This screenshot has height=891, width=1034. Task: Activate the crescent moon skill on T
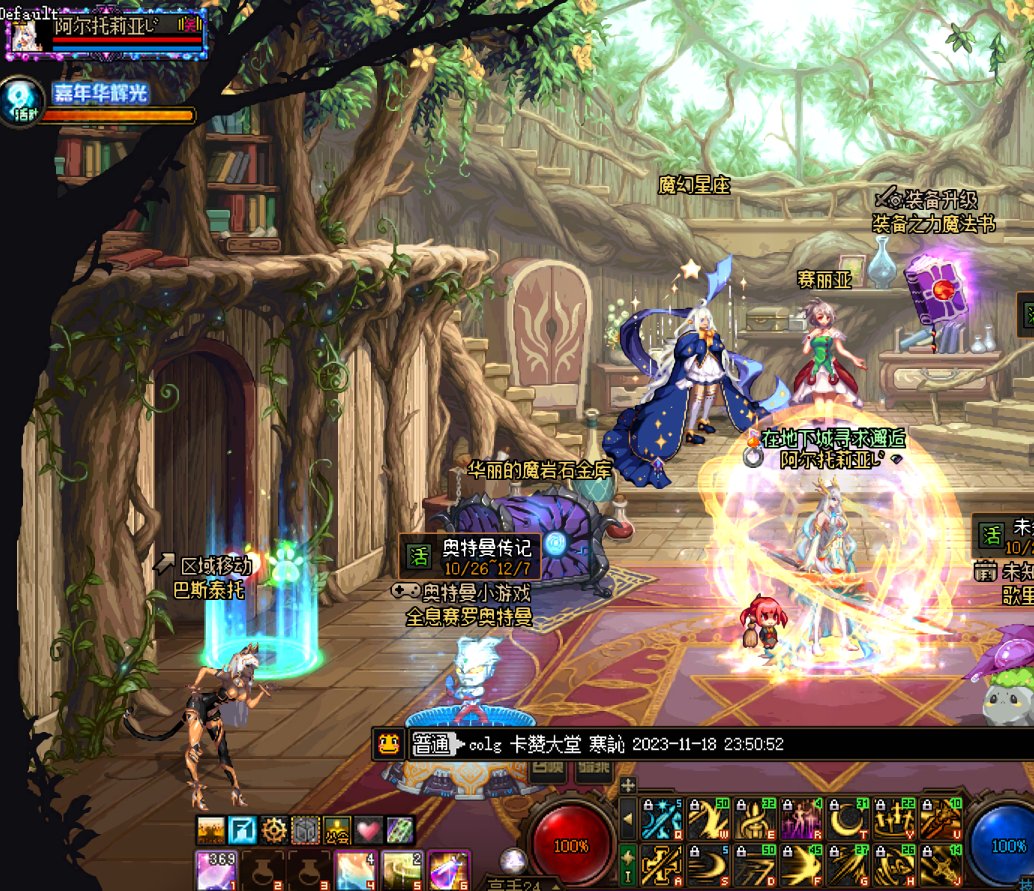pyautogui.click(x=848, y=819)
